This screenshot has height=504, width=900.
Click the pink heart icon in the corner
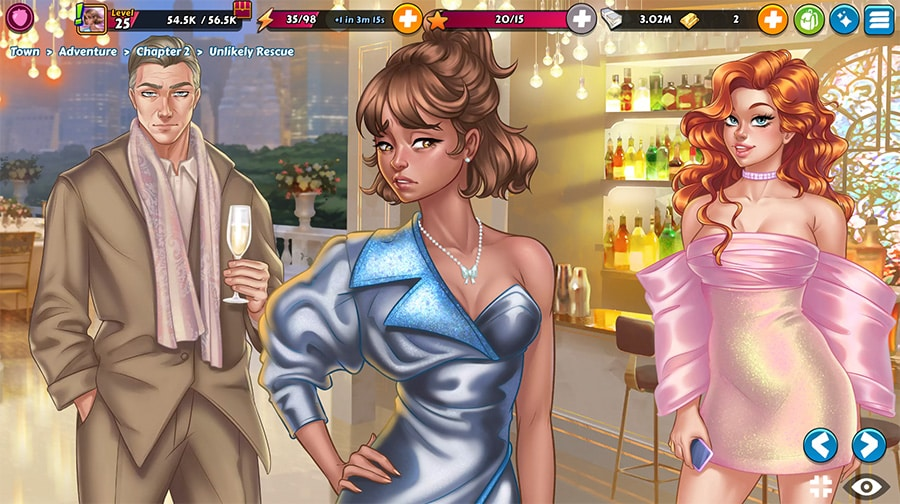pos(17,15)
